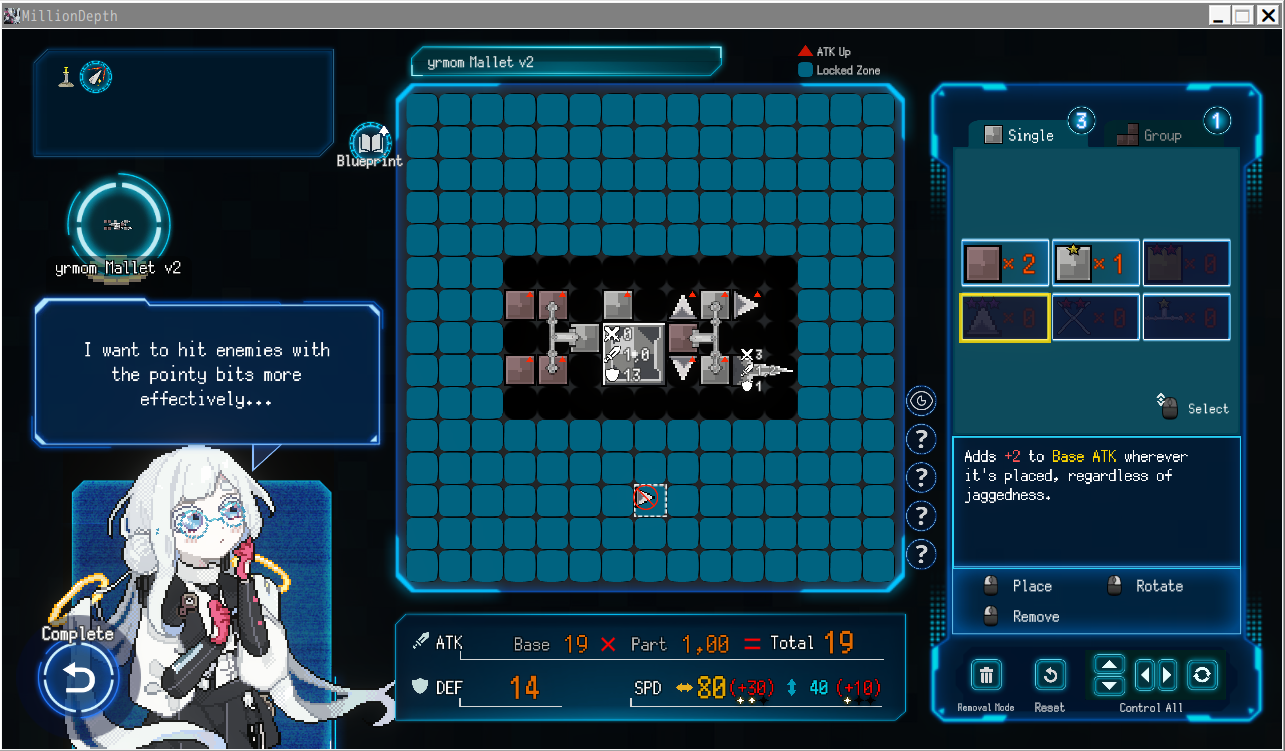
Task: Pick the yellow-highlighted spike part slot
Action: point(1004,317)
